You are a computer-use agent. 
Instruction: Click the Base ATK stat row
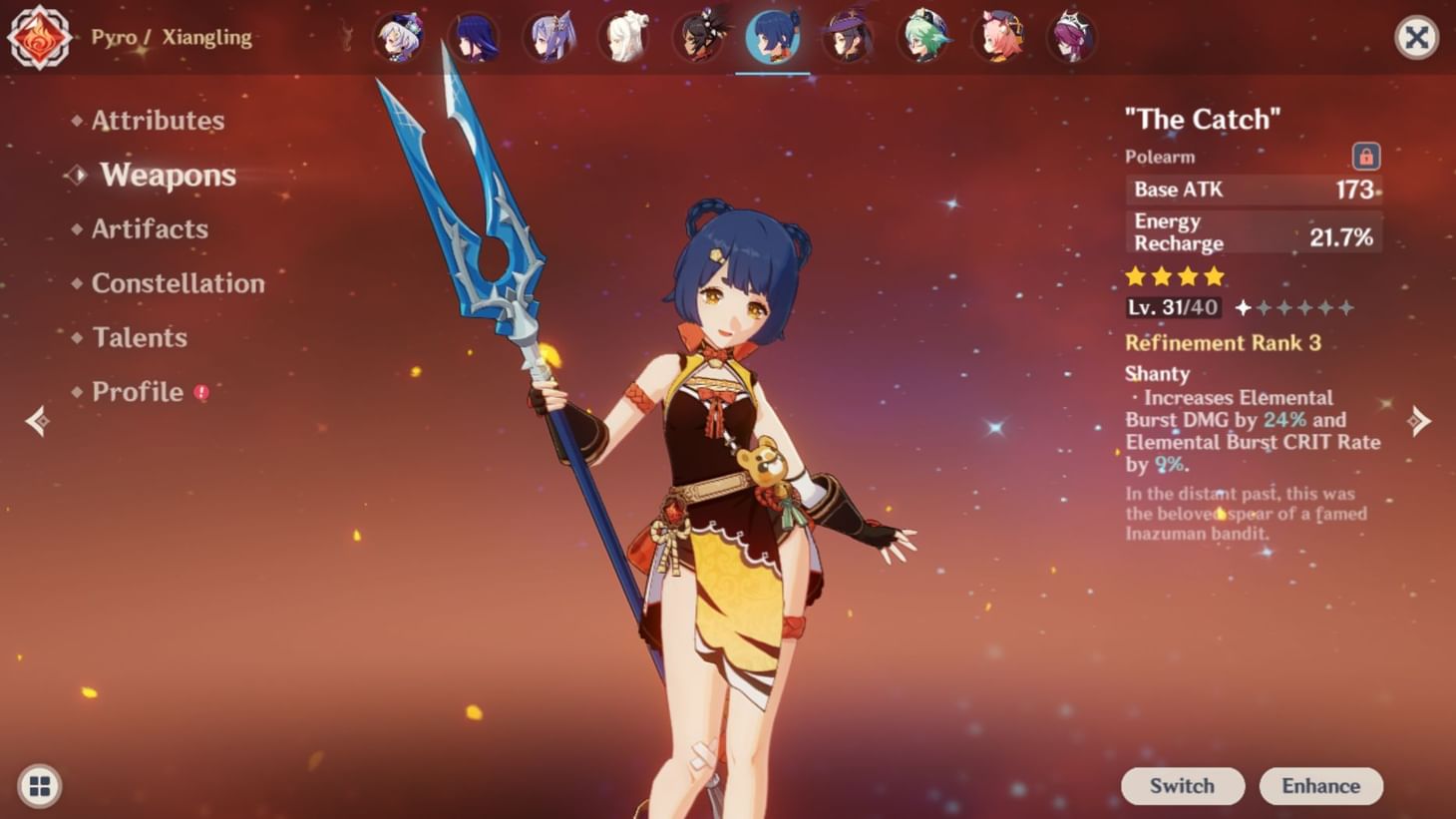(1253, 190)
